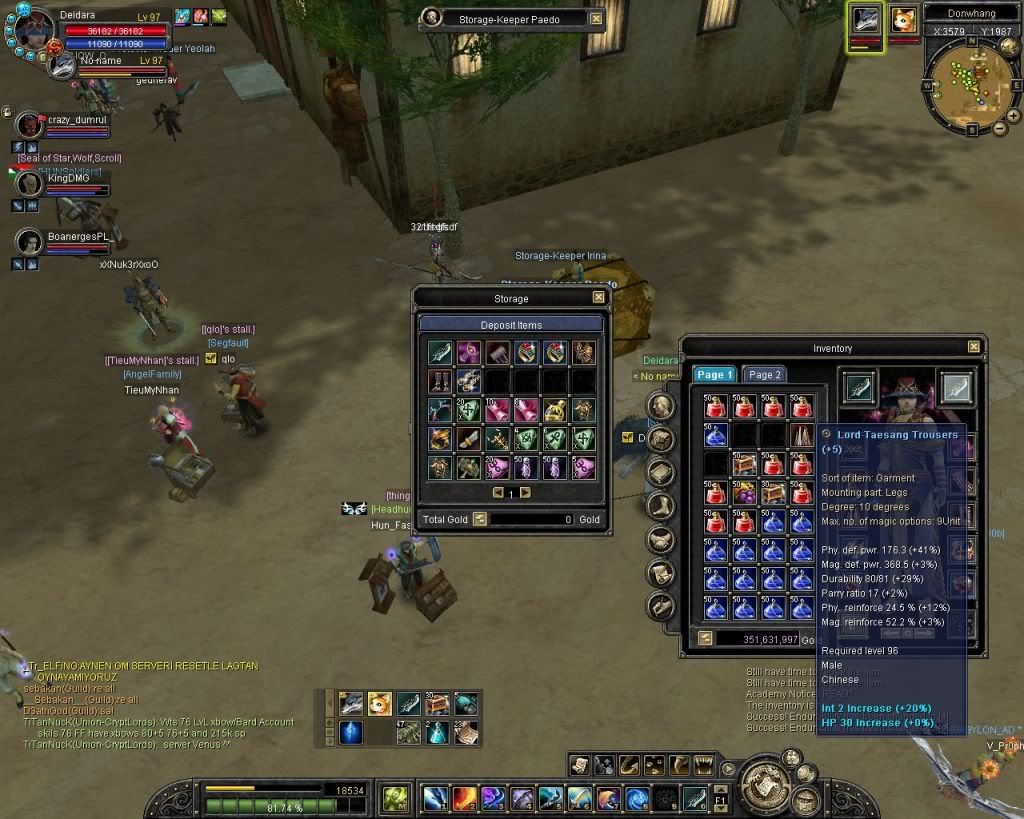The height and width of the screenshot is (819, 1024).
Task: Select the orange cat pet portrait
Action: point(904,20)
